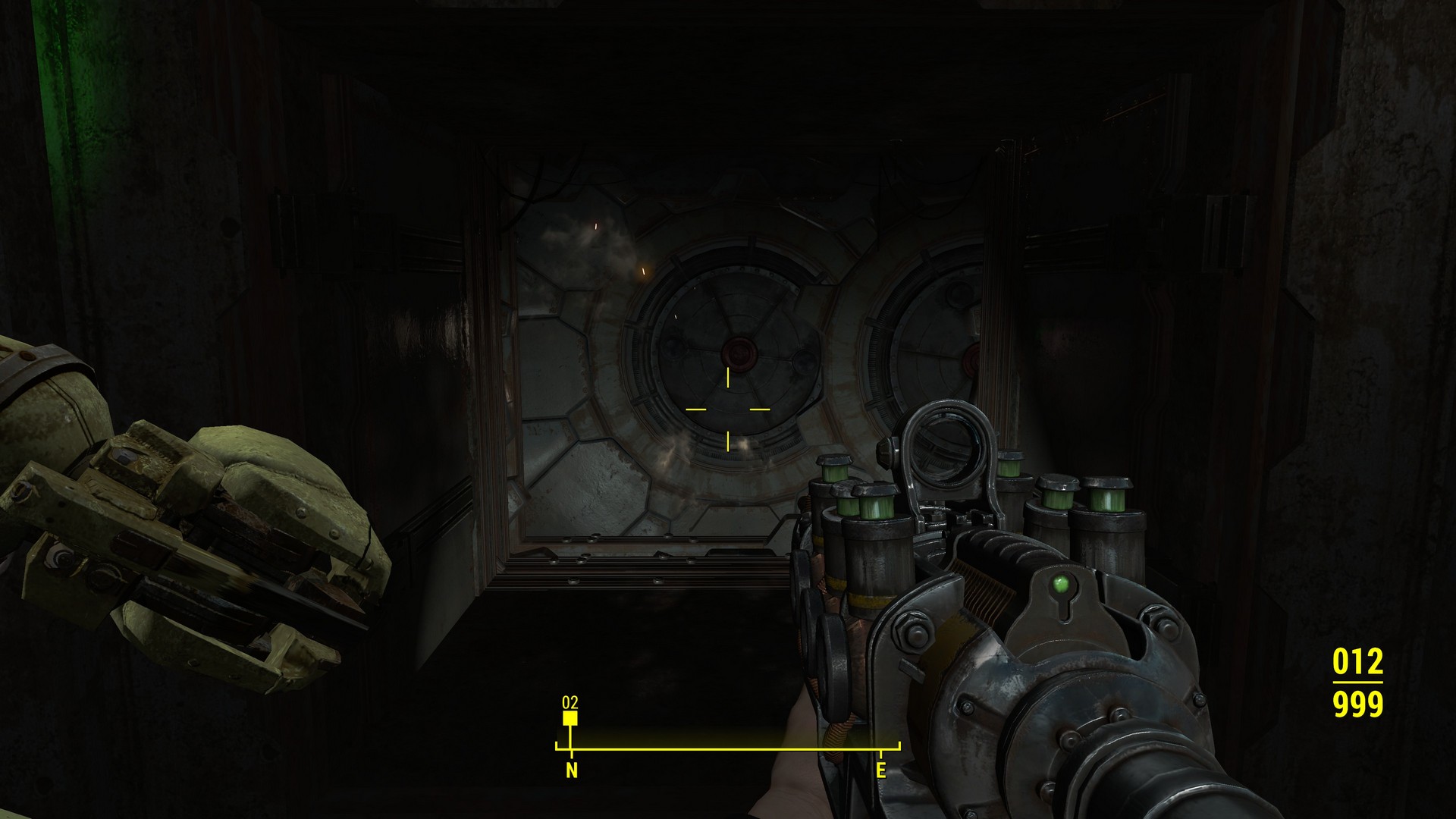Click the square 02 marker on the compass

570,717
